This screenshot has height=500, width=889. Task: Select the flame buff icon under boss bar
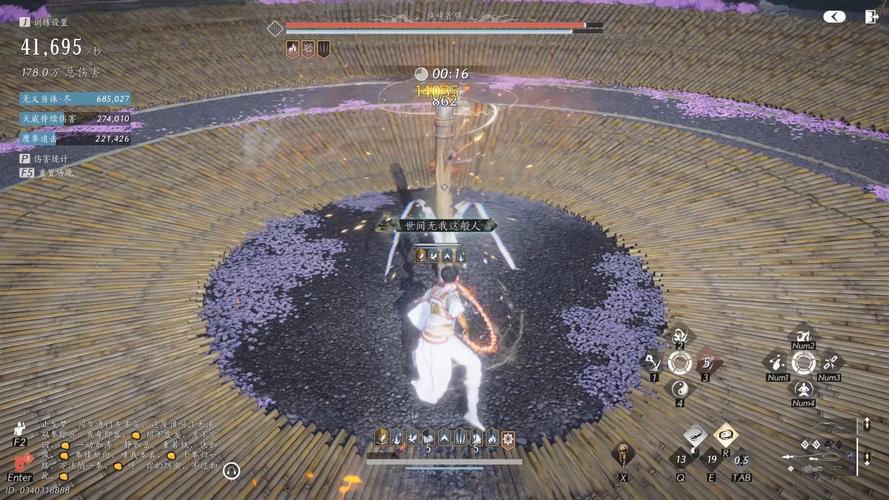pos(292,48)
